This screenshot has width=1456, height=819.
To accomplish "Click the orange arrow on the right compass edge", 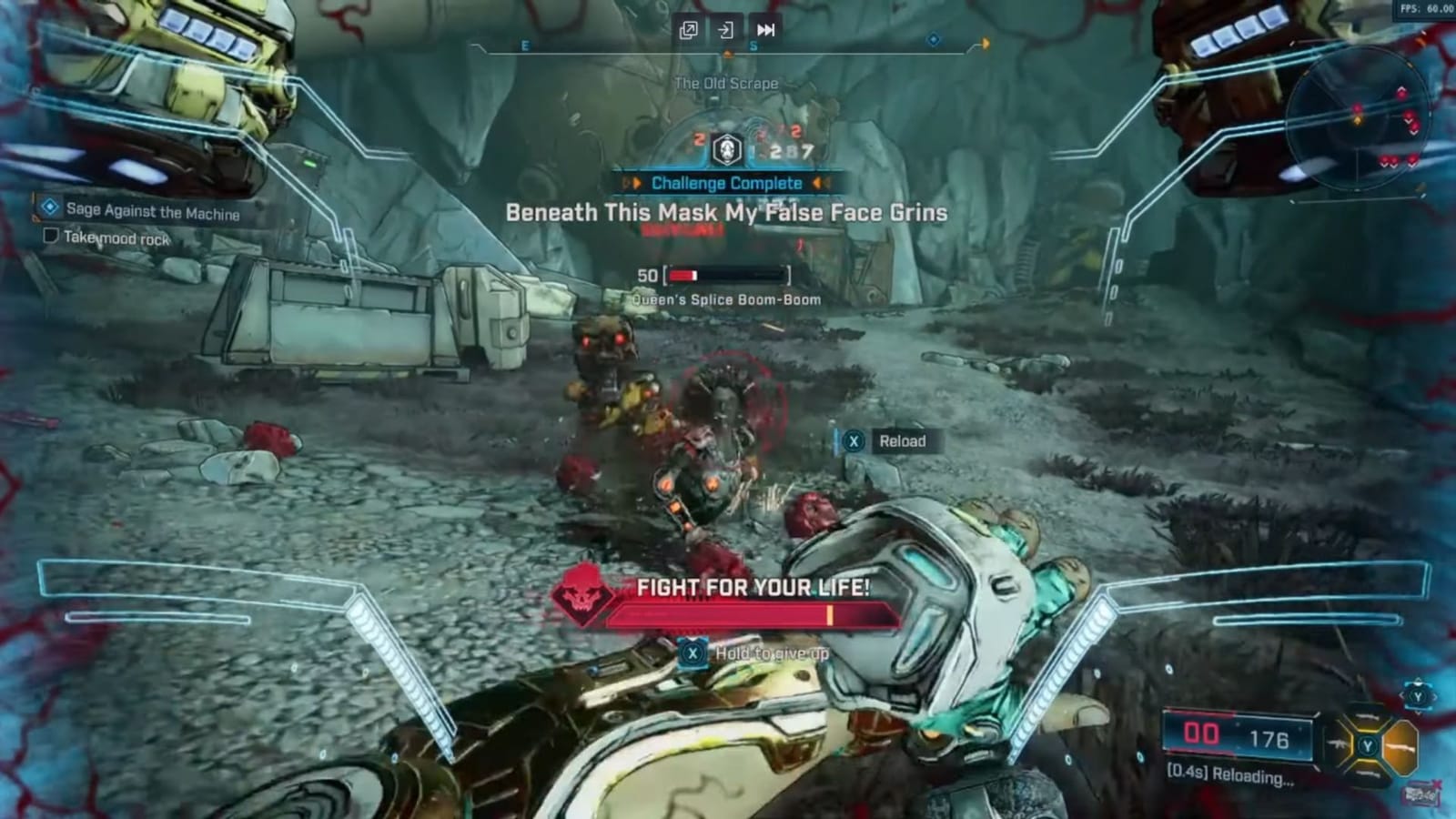I will (986, 40).
